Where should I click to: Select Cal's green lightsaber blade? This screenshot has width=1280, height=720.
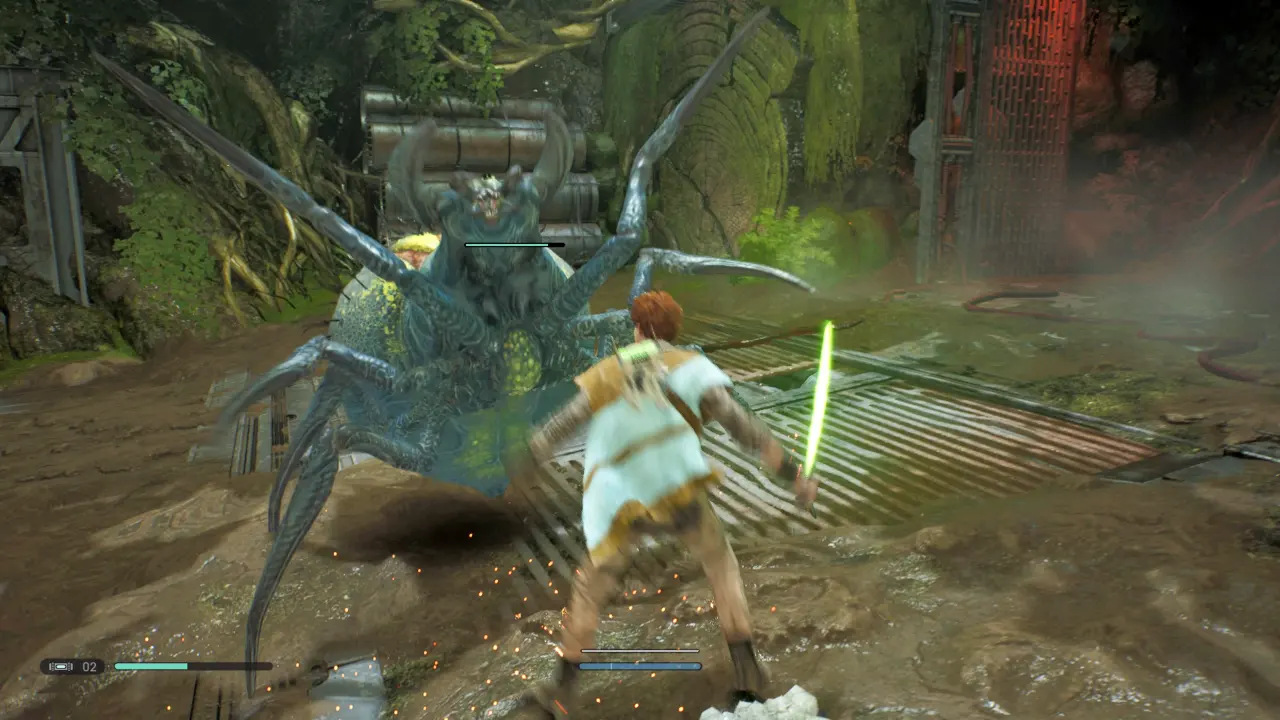coord(816,400)
